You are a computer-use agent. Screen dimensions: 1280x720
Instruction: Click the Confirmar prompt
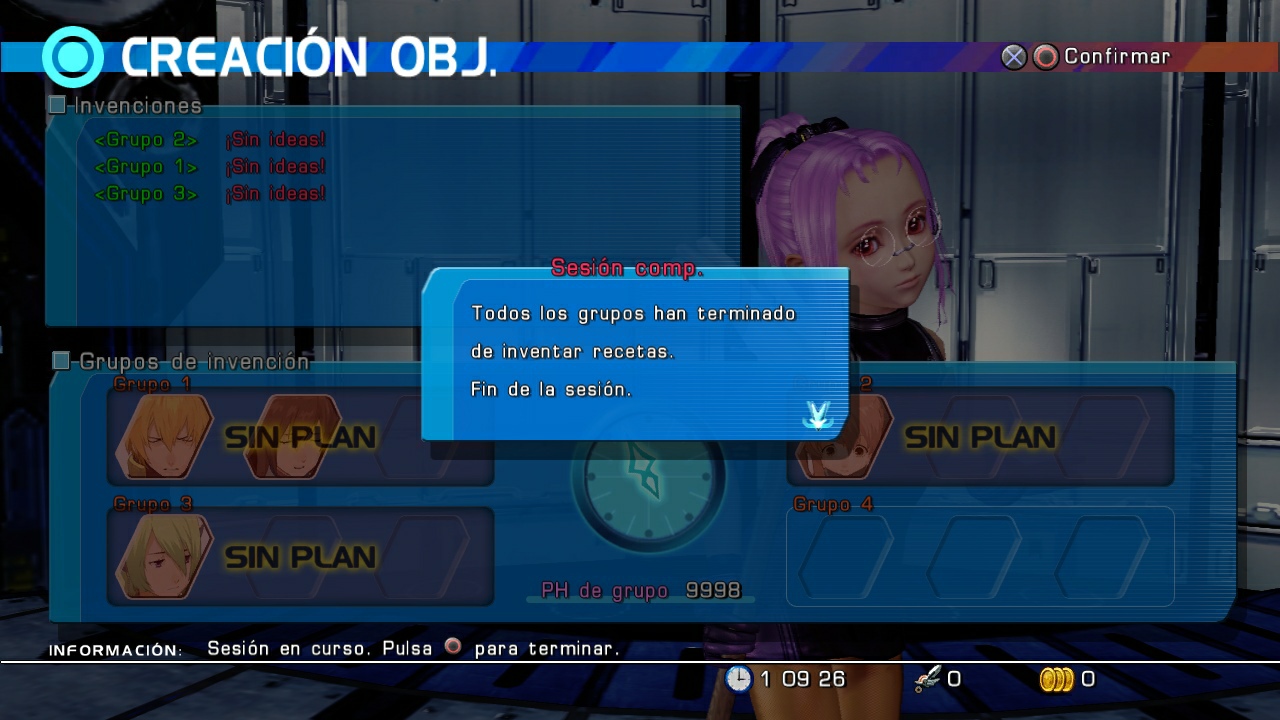(1116, 57)
